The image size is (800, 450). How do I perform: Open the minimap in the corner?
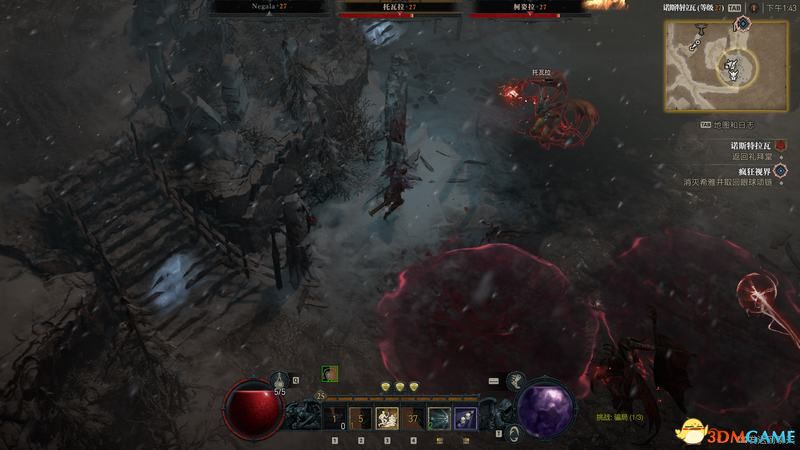[x=711, y=67]
